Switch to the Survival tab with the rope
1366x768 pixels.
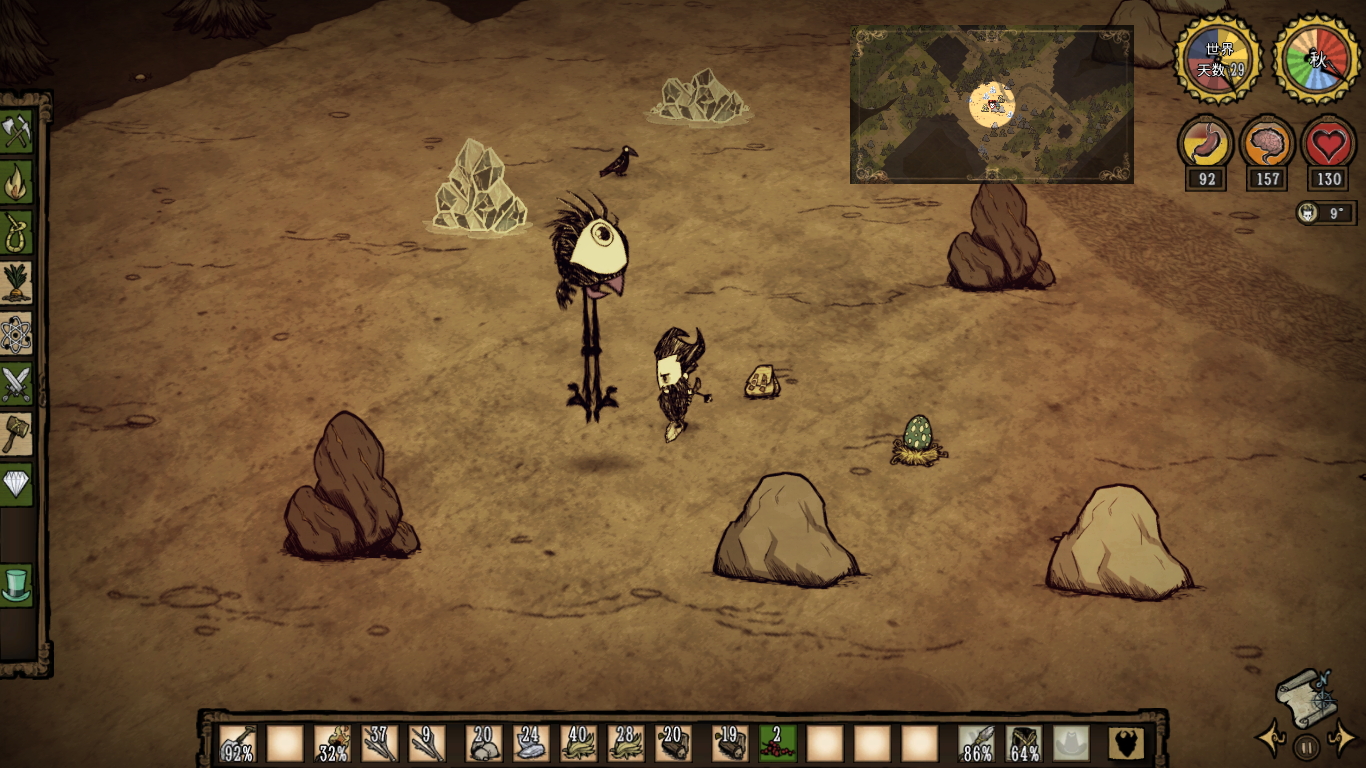click(17, 233)
